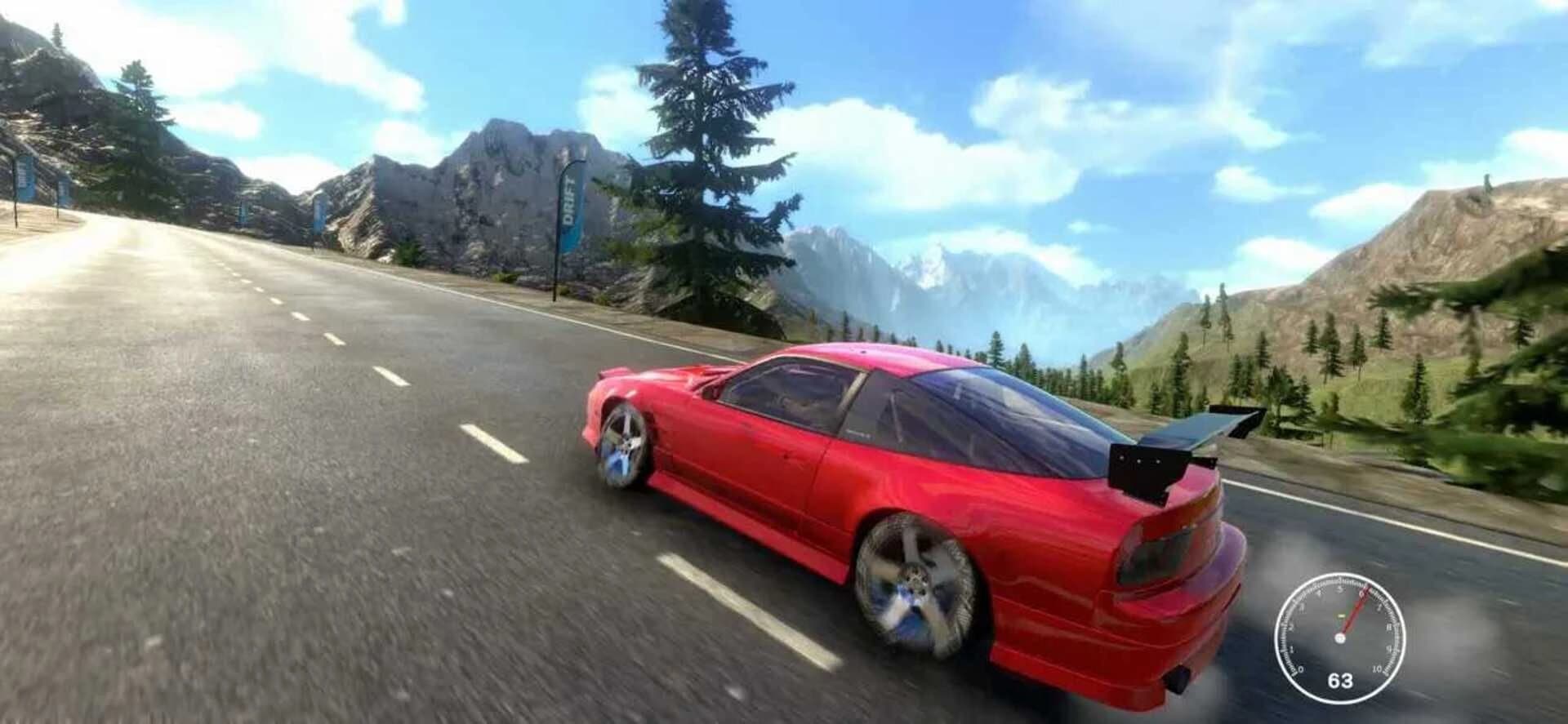Click the white gauge needle hub
This screenshot has height=724, width=1568.
[1340, 637]
